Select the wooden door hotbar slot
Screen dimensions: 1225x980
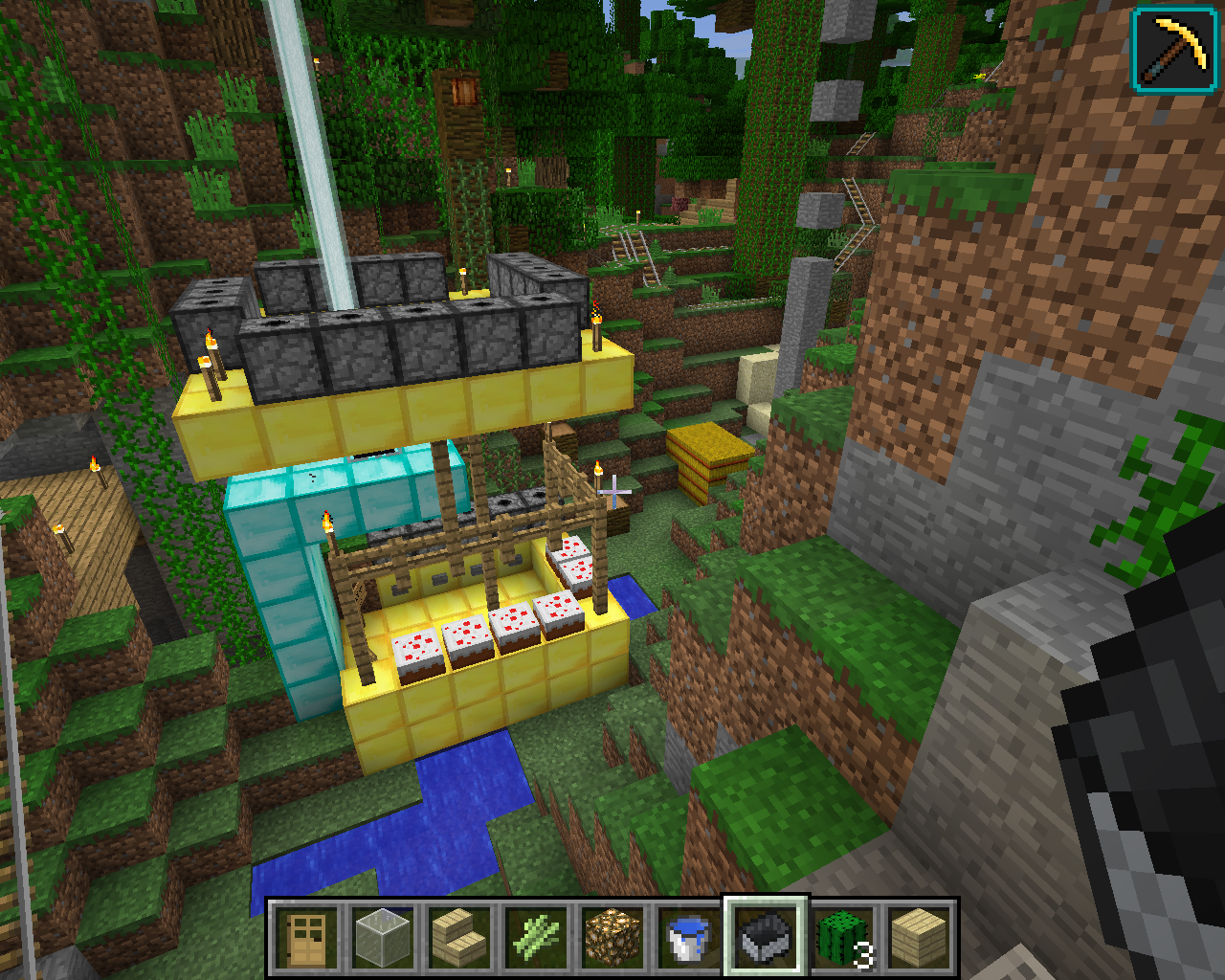[306, 937]
